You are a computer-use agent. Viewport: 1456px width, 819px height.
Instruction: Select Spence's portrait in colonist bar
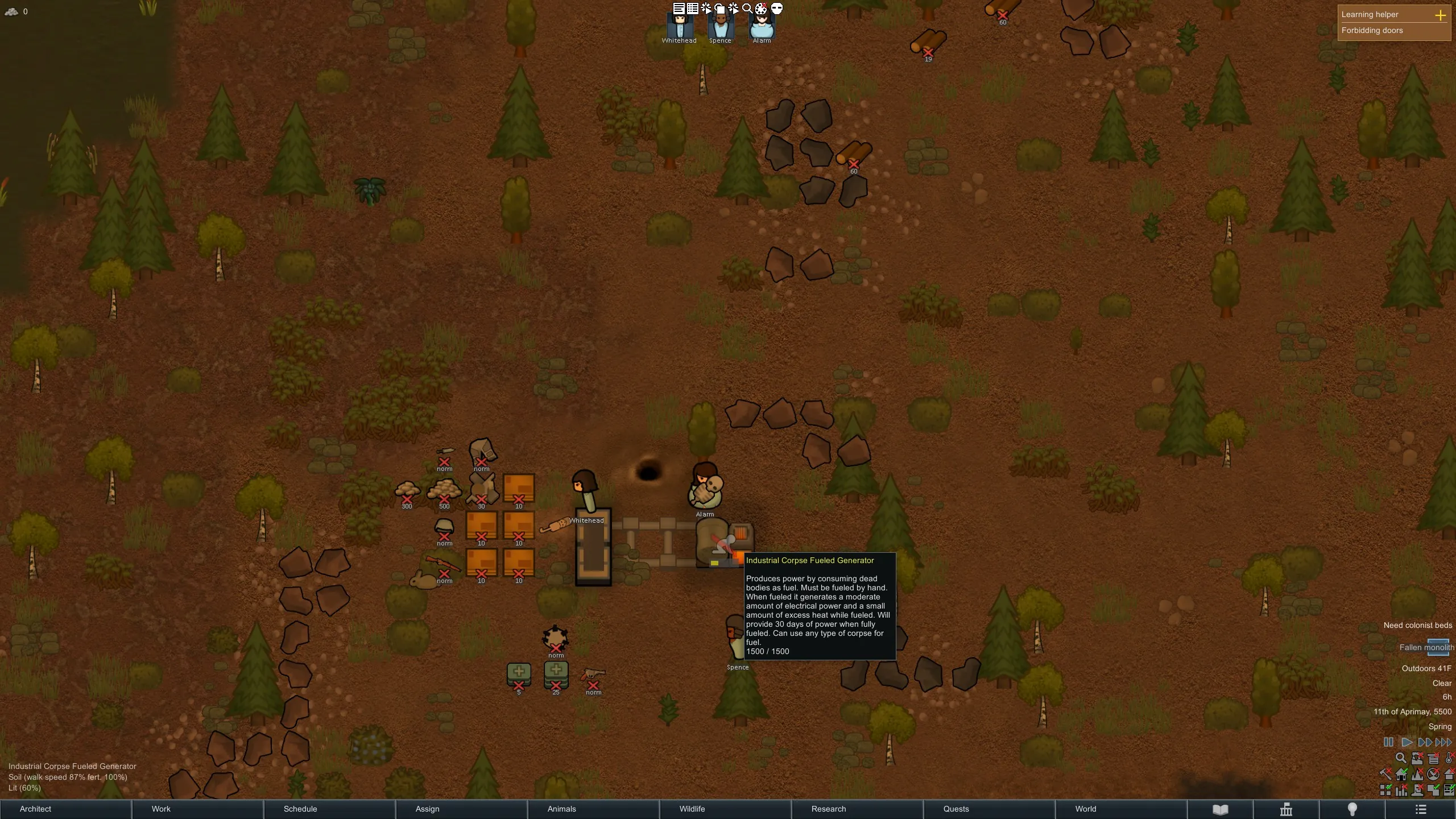click(721, 26)
